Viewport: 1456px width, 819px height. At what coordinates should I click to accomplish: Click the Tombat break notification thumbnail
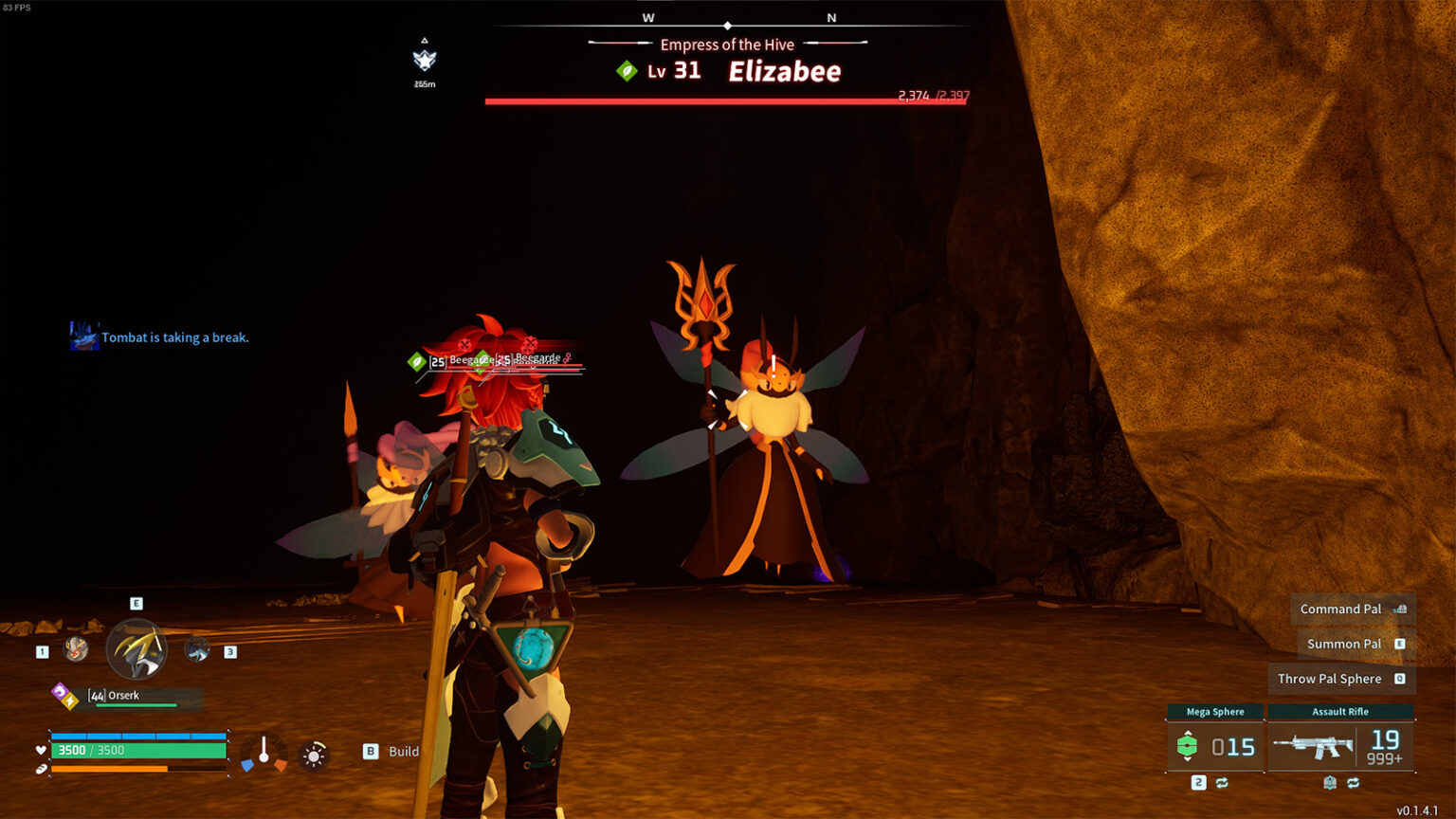[x=83, y=337]
